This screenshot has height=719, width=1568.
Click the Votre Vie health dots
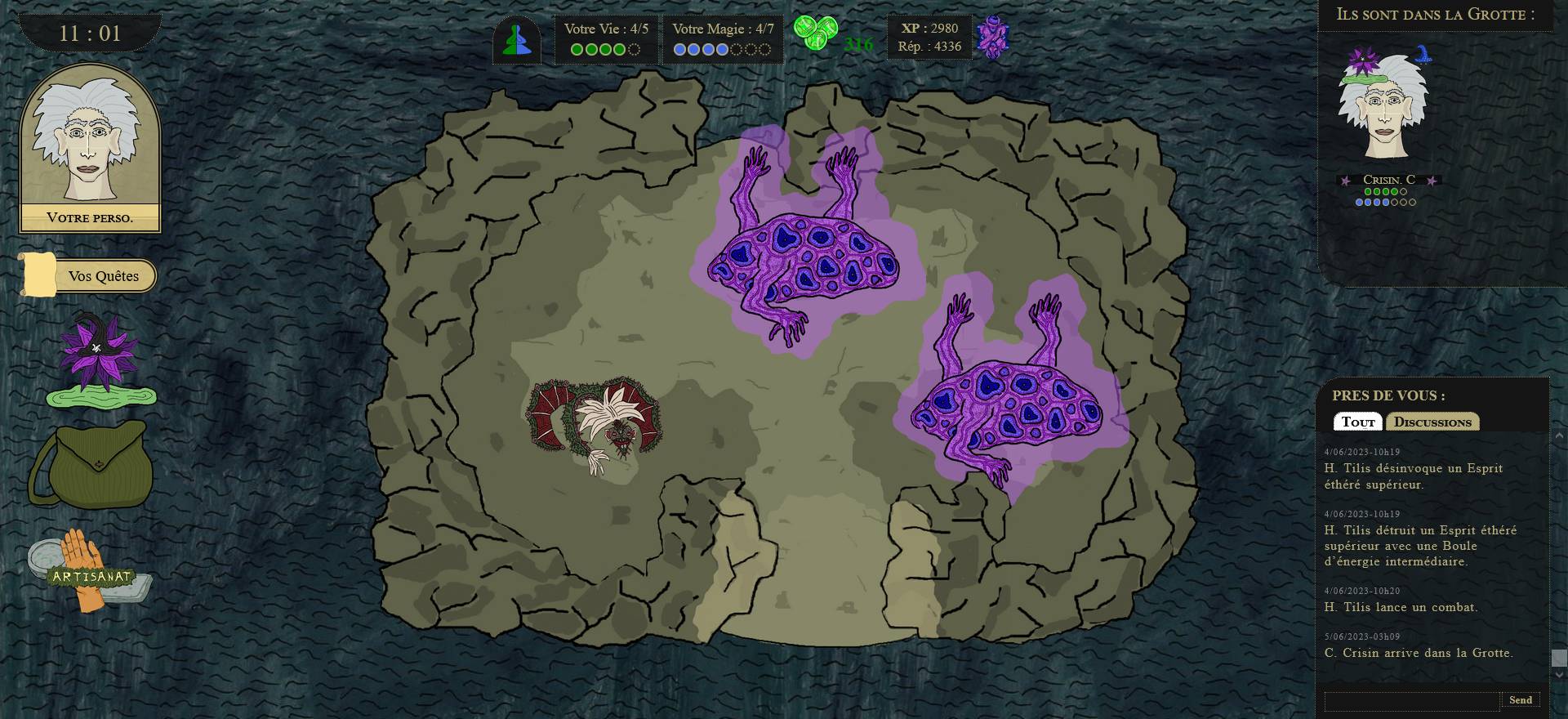coord(604,47)
